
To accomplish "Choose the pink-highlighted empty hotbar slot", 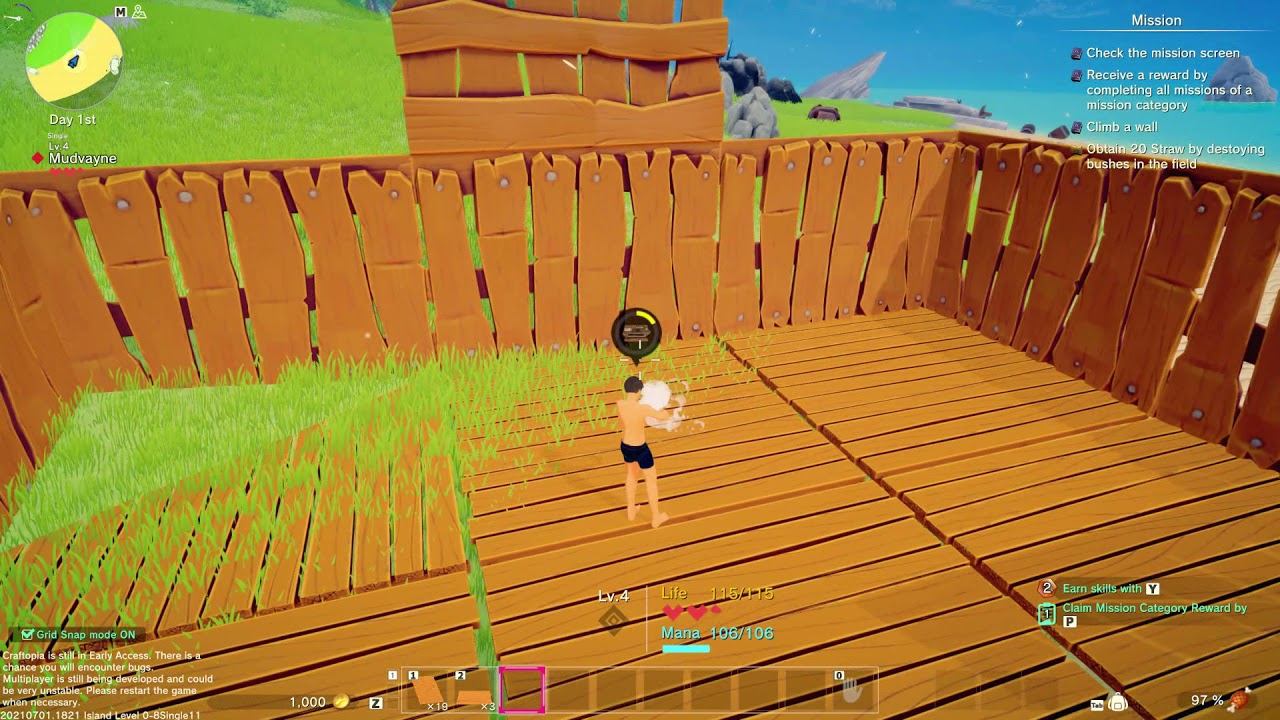I will point(522,690).
